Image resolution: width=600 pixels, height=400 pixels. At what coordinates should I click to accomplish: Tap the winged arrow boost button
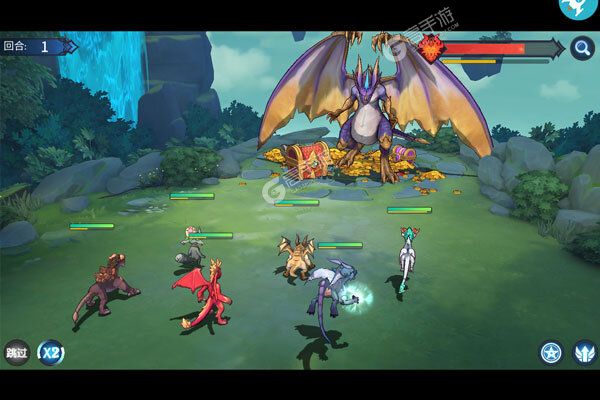pyautogui.click(x=584, y=352)
